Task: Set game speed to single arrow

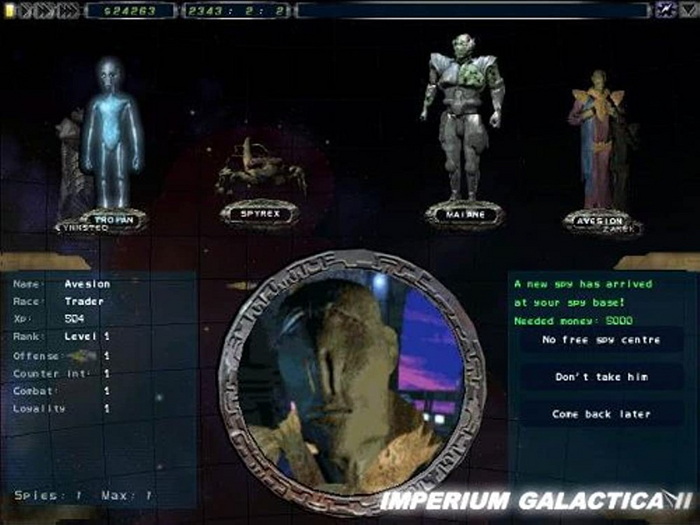Action: click(x=28, y=10)
